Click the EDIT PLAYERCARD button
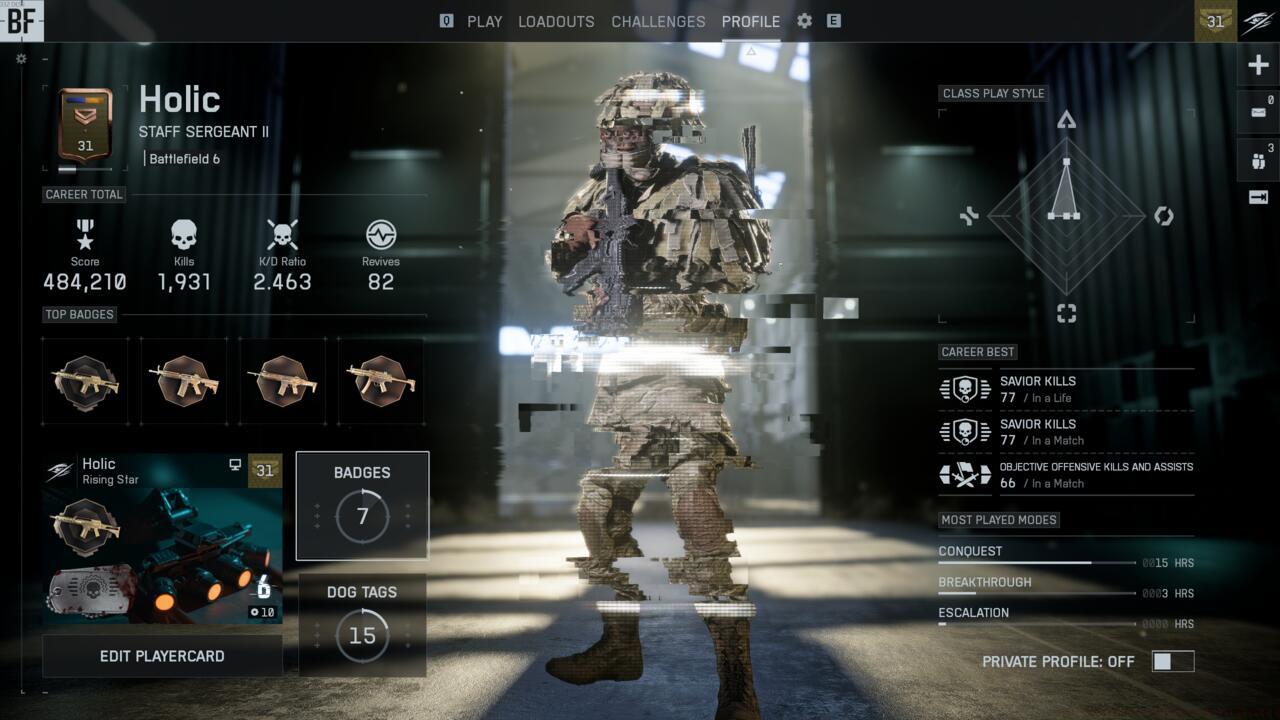Viewport: 1280px width, 720px height. pyautogui.click(x=162, y=654)
